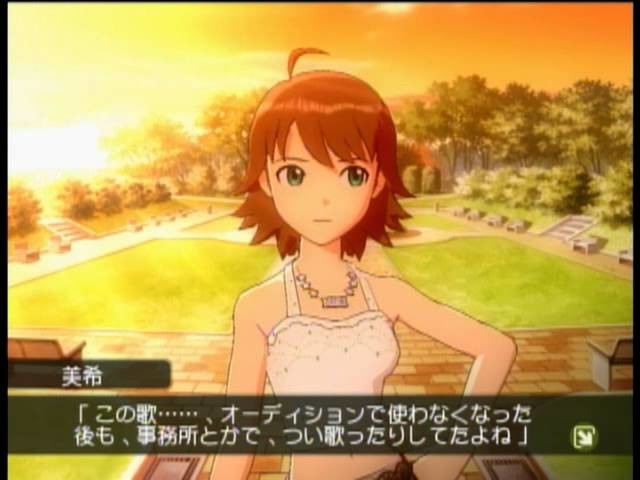Click the green dialogue advance arrow icon
The width and height of the screenshot is (640, 480).
pyautogui.click(x=582, y=435)
